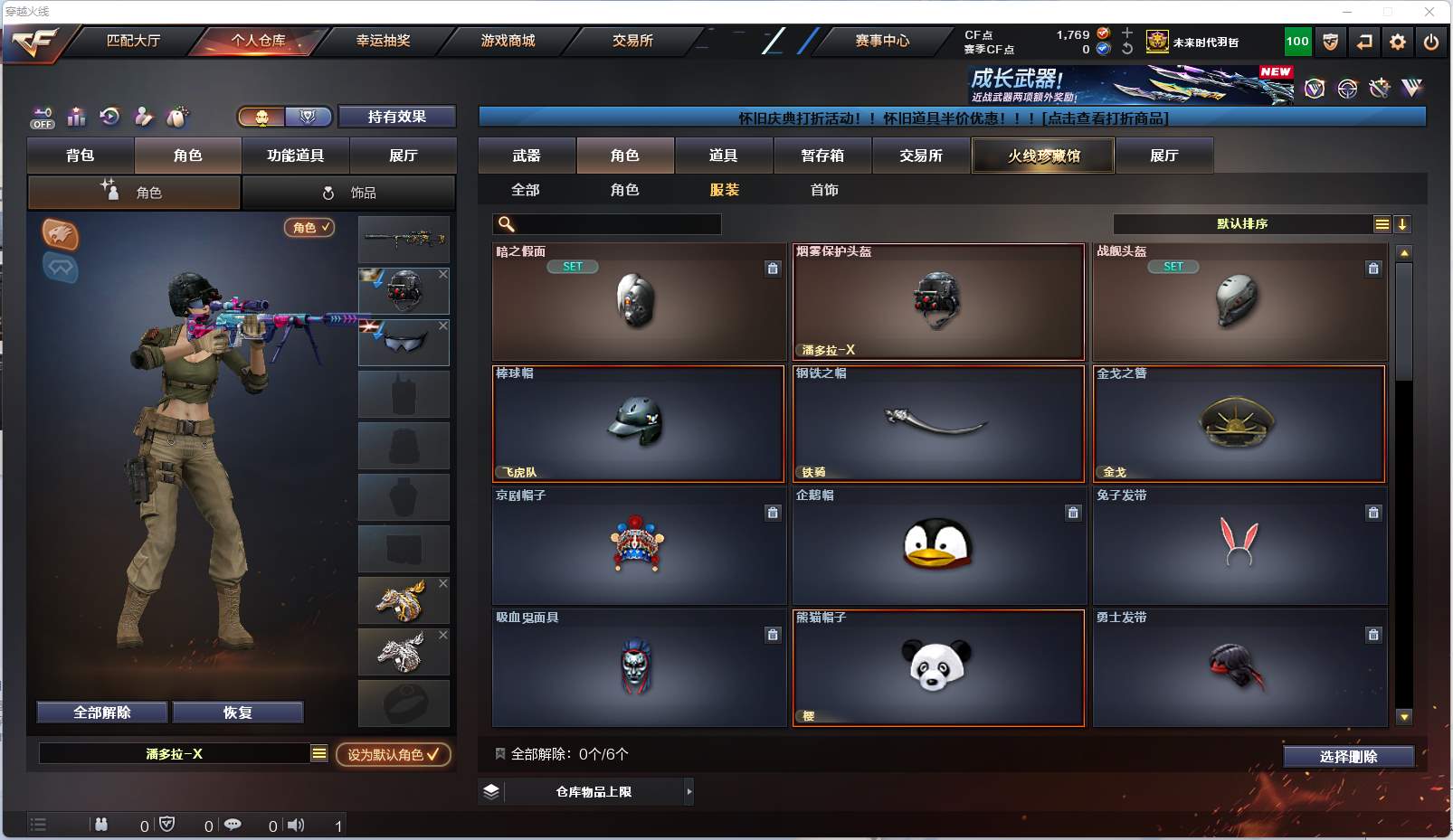Go to 幸运抽奖 lucky draw
The image size is (1453, 840).
pos(383,41)
